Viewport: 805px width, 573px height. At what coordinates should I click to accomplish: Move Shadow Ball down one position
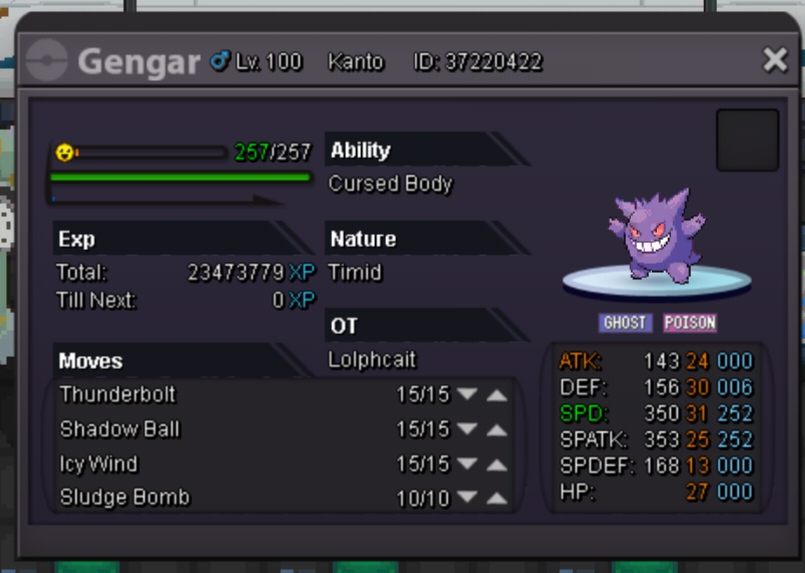[466, 430]
